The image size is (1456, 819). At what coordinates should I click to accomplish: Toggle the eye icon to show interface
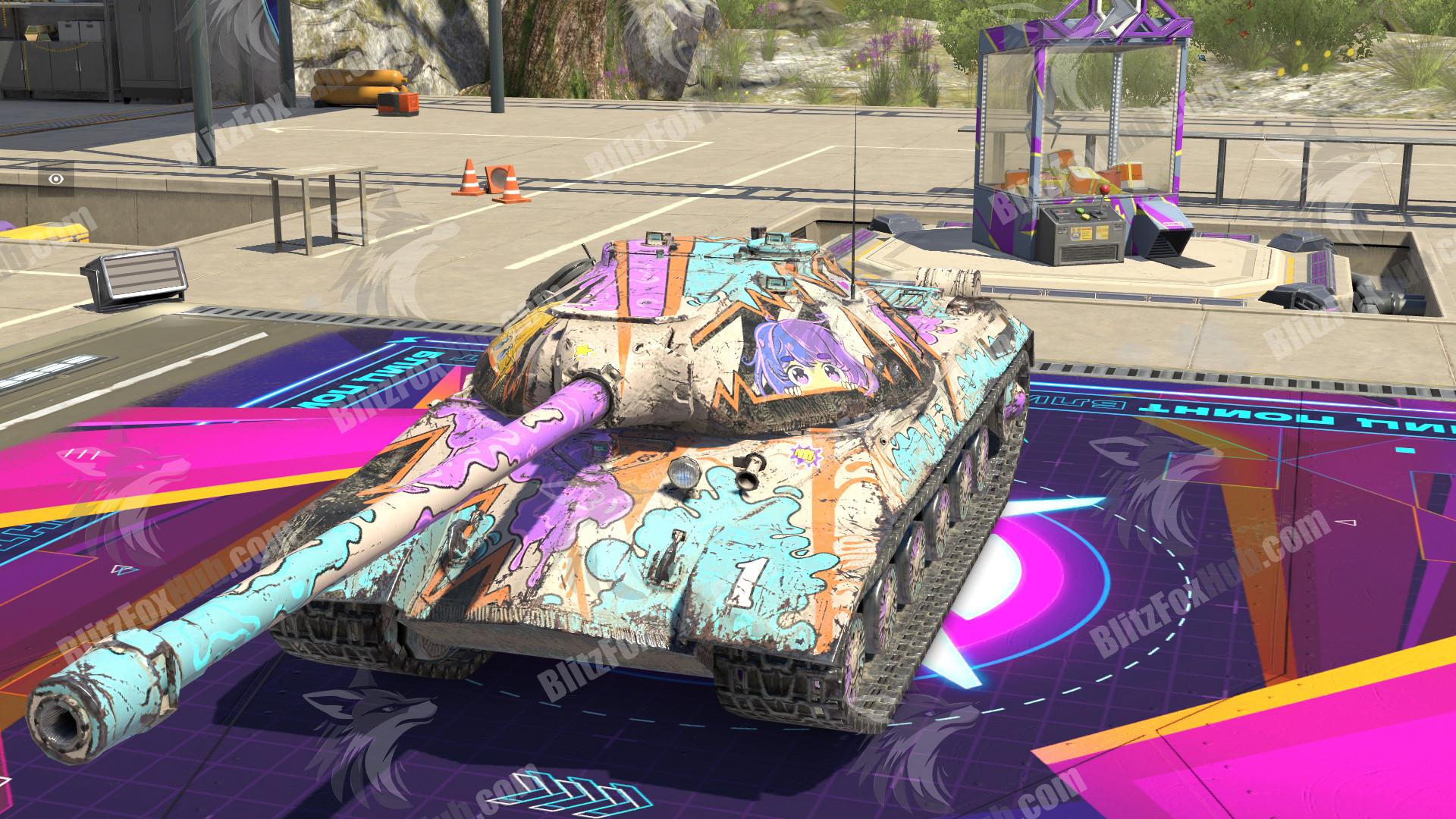click(56, 179)
